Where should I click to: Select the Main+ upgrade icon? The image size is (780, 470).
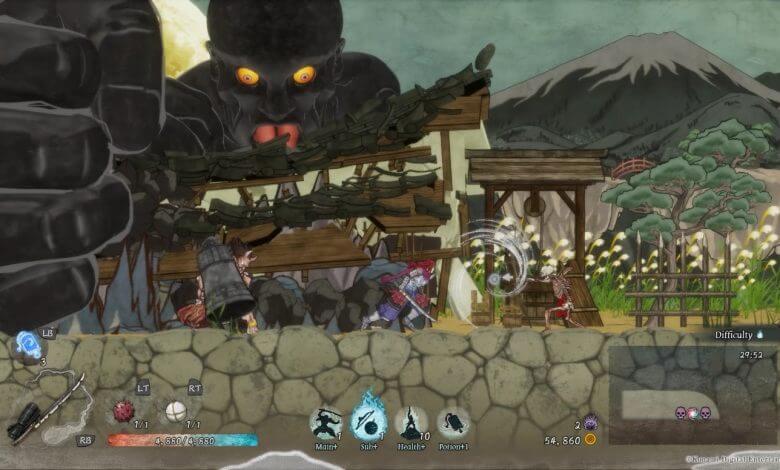point(325,421)
